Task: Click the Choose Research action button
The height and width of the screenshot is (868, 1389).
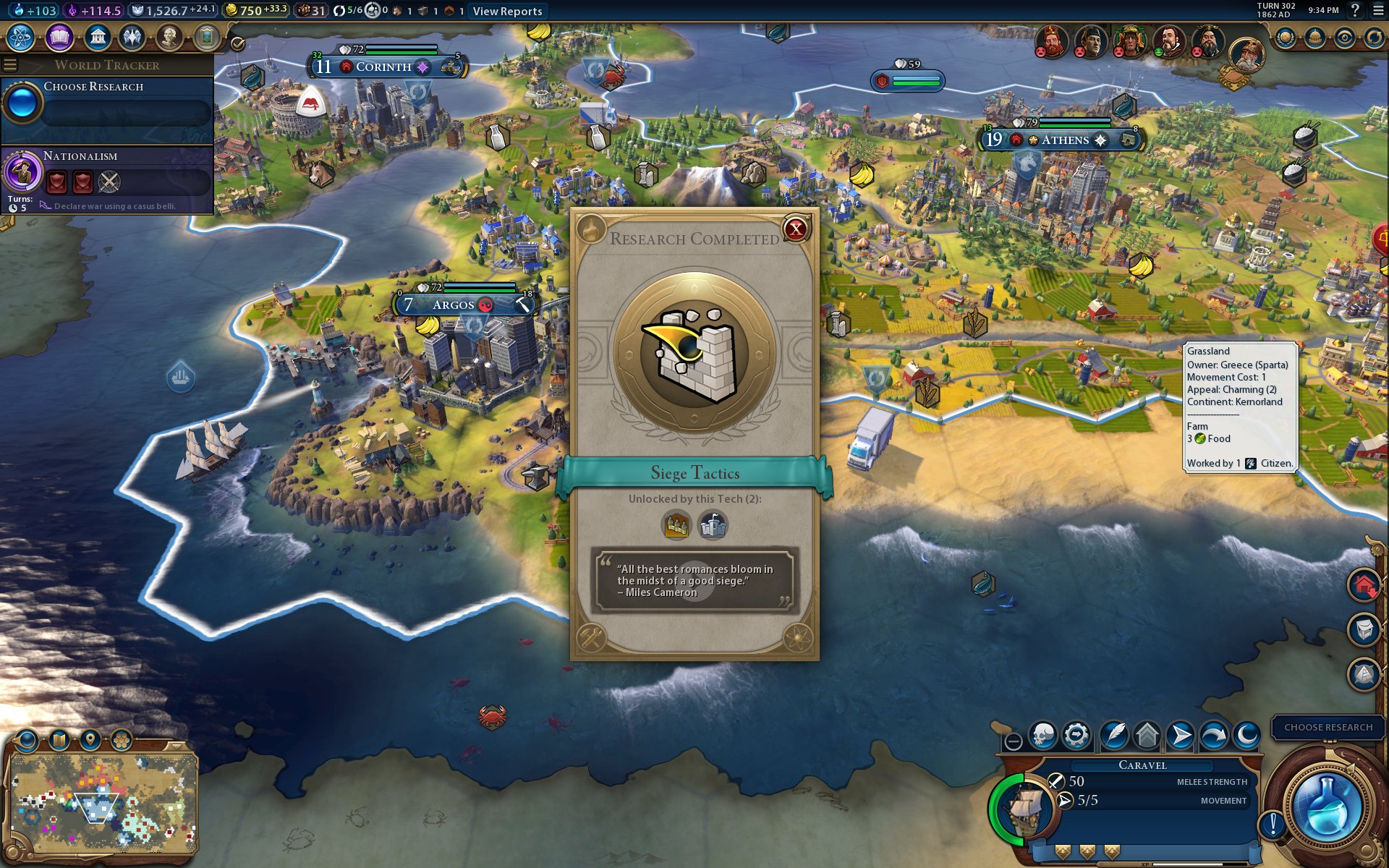Action: pos(1328,727)
